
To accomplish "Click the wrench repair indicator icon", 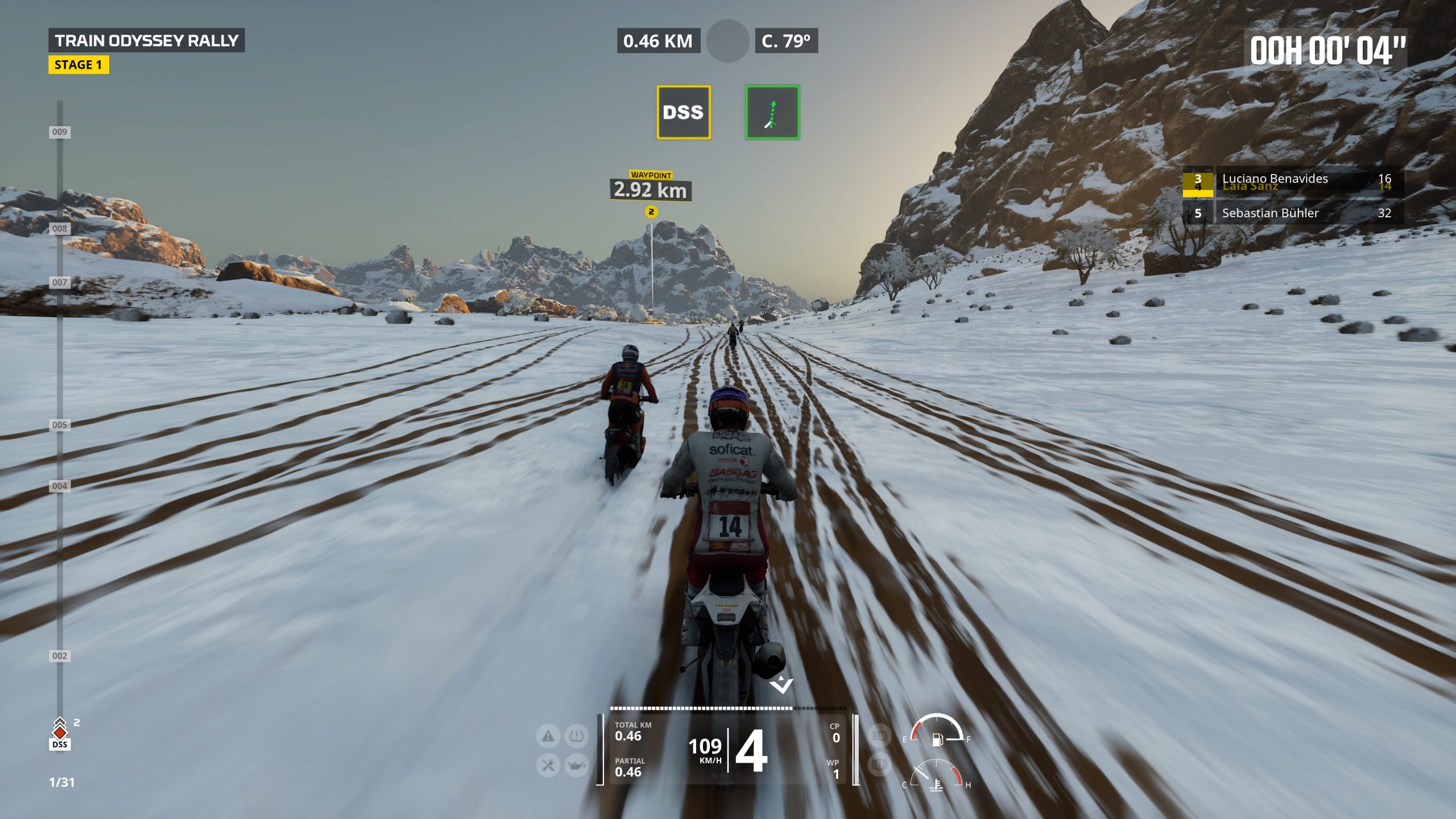I will point(548,766).
